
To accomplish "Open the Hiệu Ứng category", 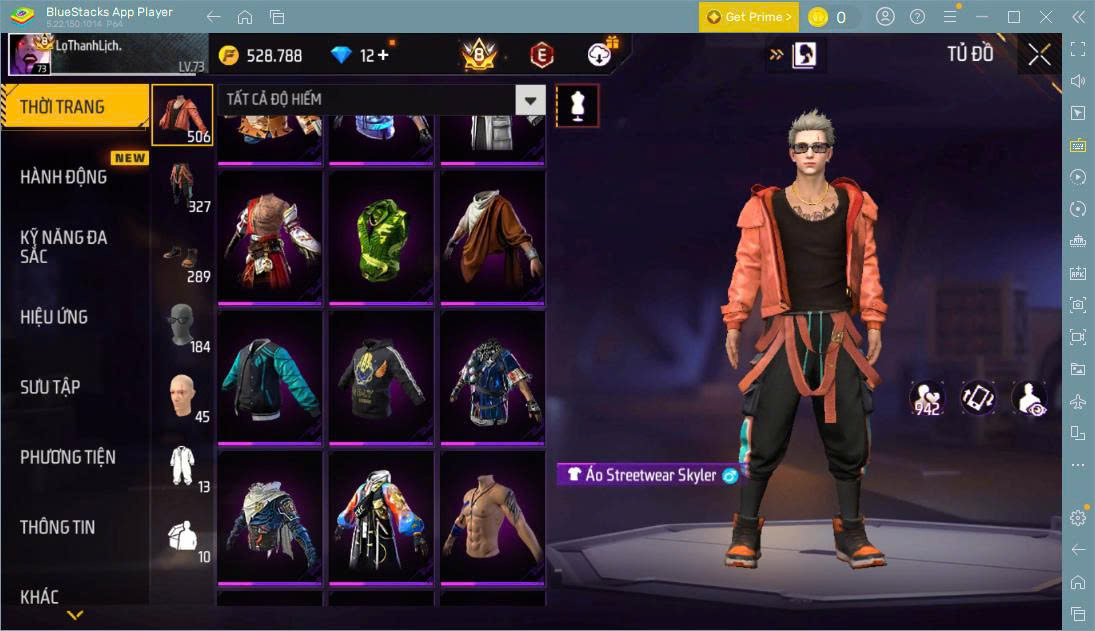I will pos(55,317).
